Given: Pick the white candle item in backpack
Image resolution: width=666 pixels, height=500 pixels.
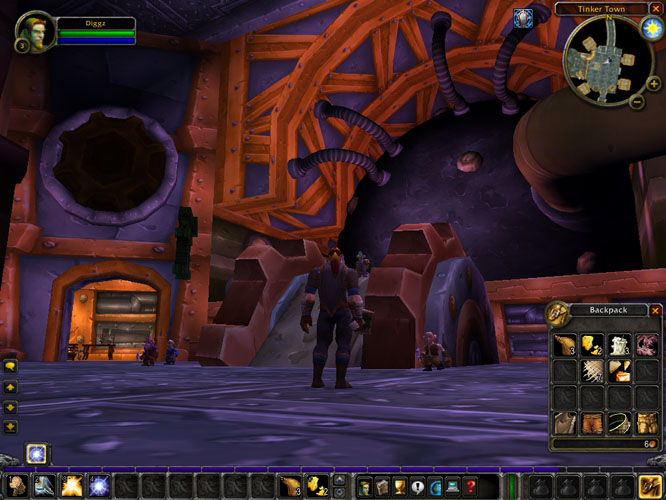Looking at the screenshot, I should [618, 345].
